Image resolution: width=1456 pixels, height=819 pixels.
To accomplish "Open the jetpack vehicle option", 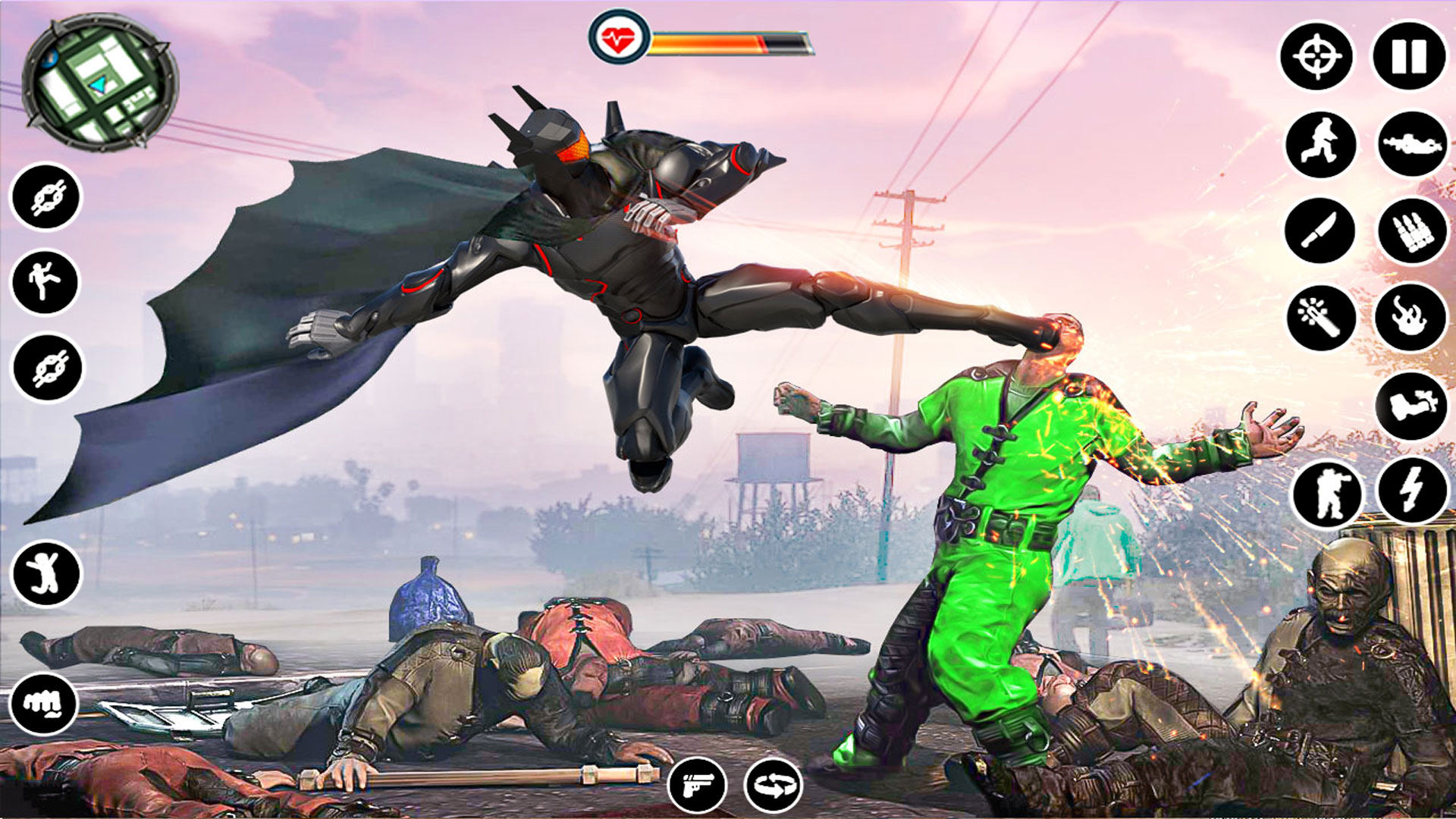I will coord(1412,404).
